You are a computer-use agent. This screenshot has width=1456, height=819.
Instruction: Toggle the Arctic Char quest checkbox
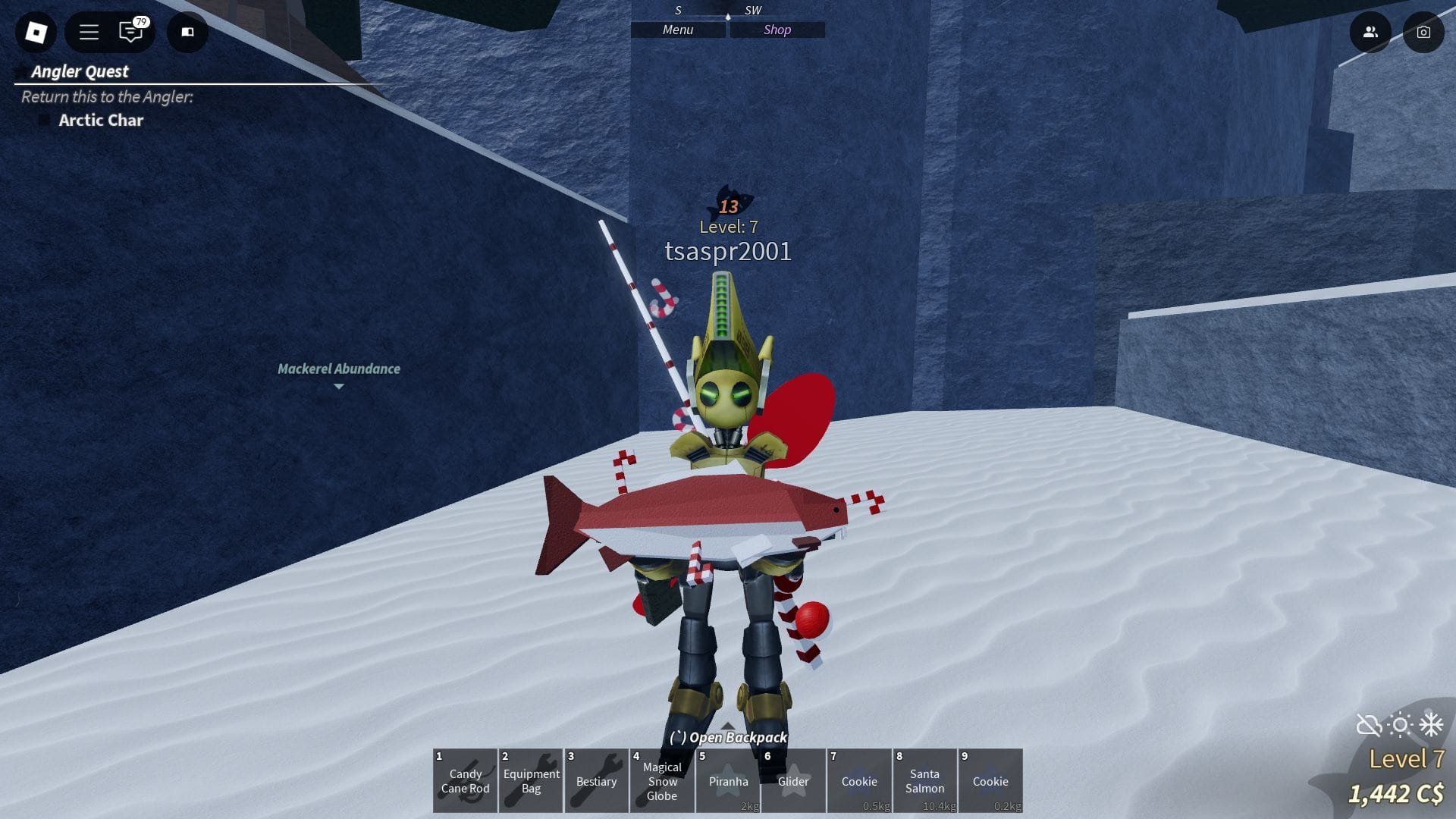(43, 120)
